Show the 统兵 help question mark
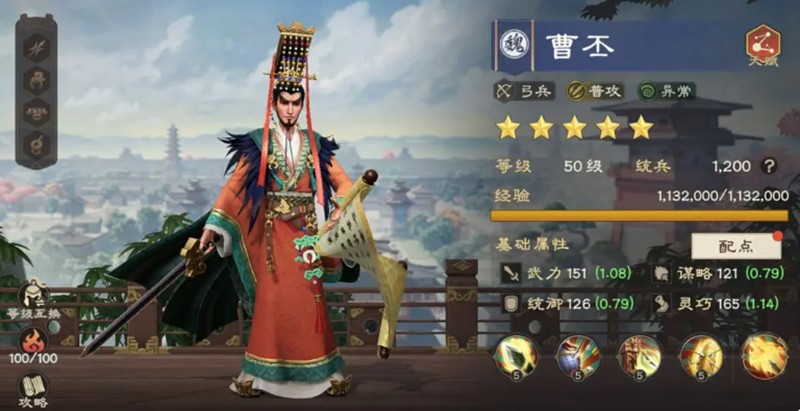 [769, 167]
